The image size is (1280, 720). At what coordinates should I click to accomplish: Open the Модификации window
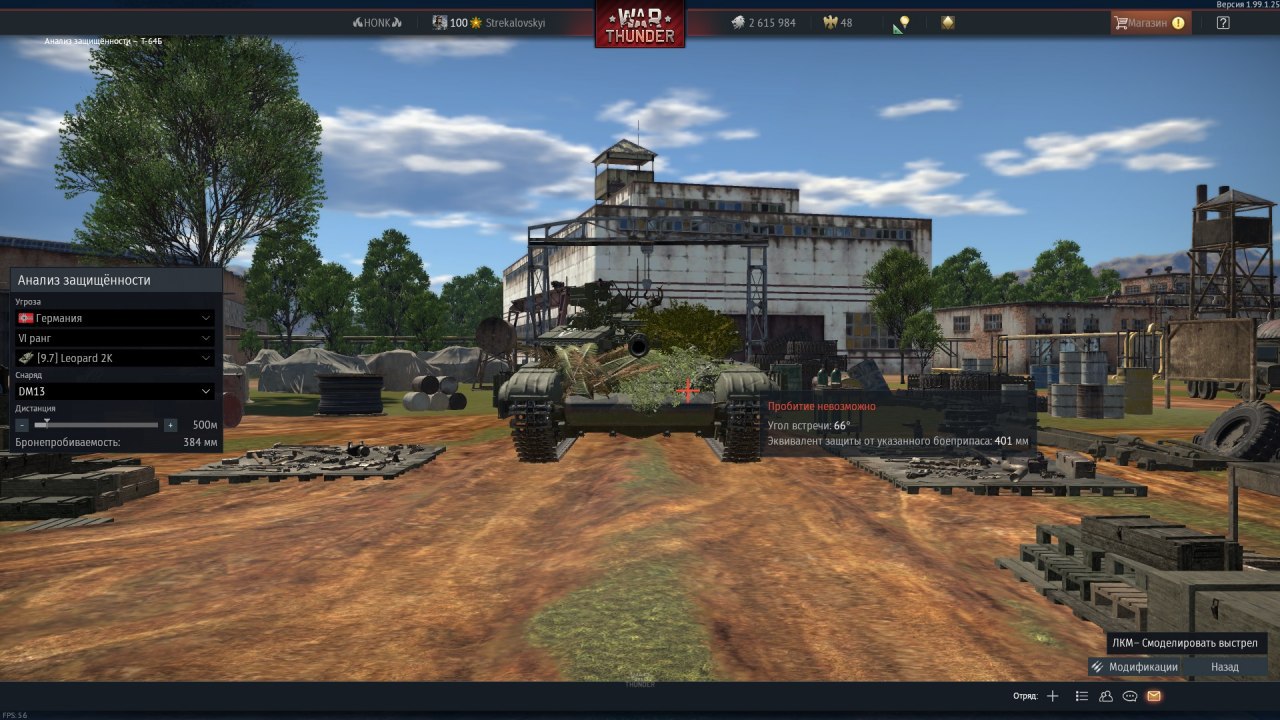(x=1134, y=666)
